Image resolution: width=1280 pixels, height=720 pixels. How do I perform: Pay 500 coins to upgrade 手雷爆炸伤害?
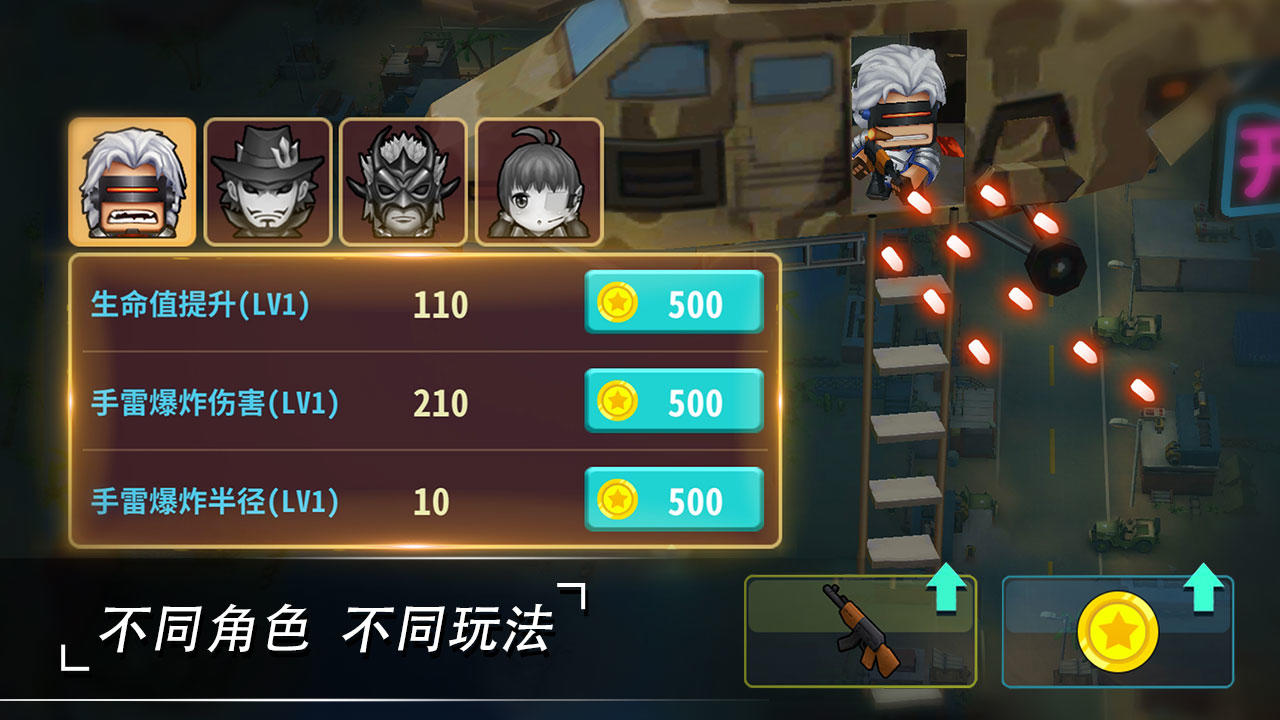click(672, 399)
